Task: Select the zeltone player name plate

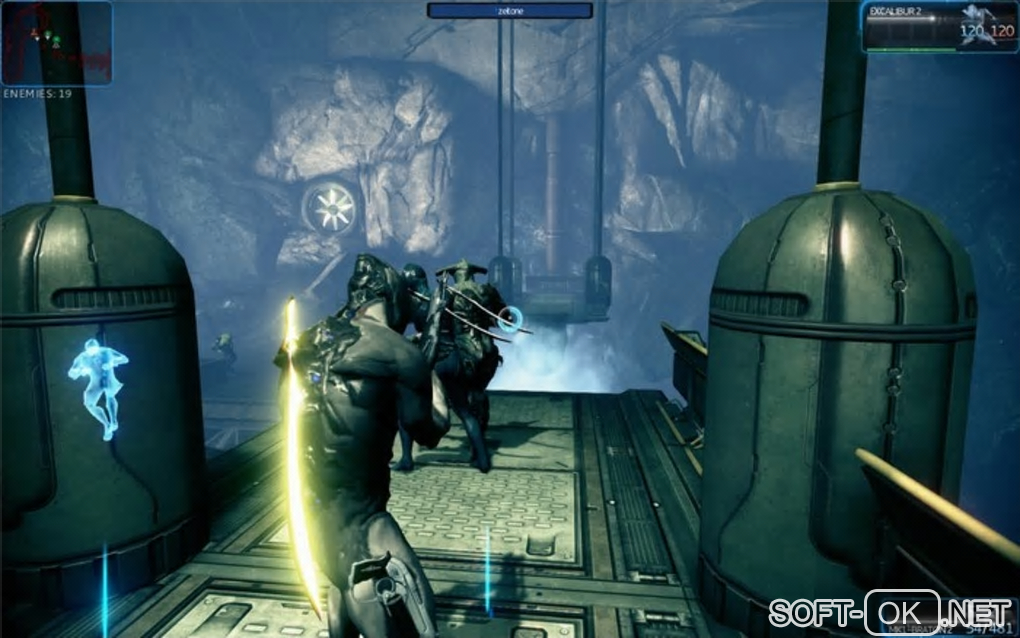Action: click(510, 10)
